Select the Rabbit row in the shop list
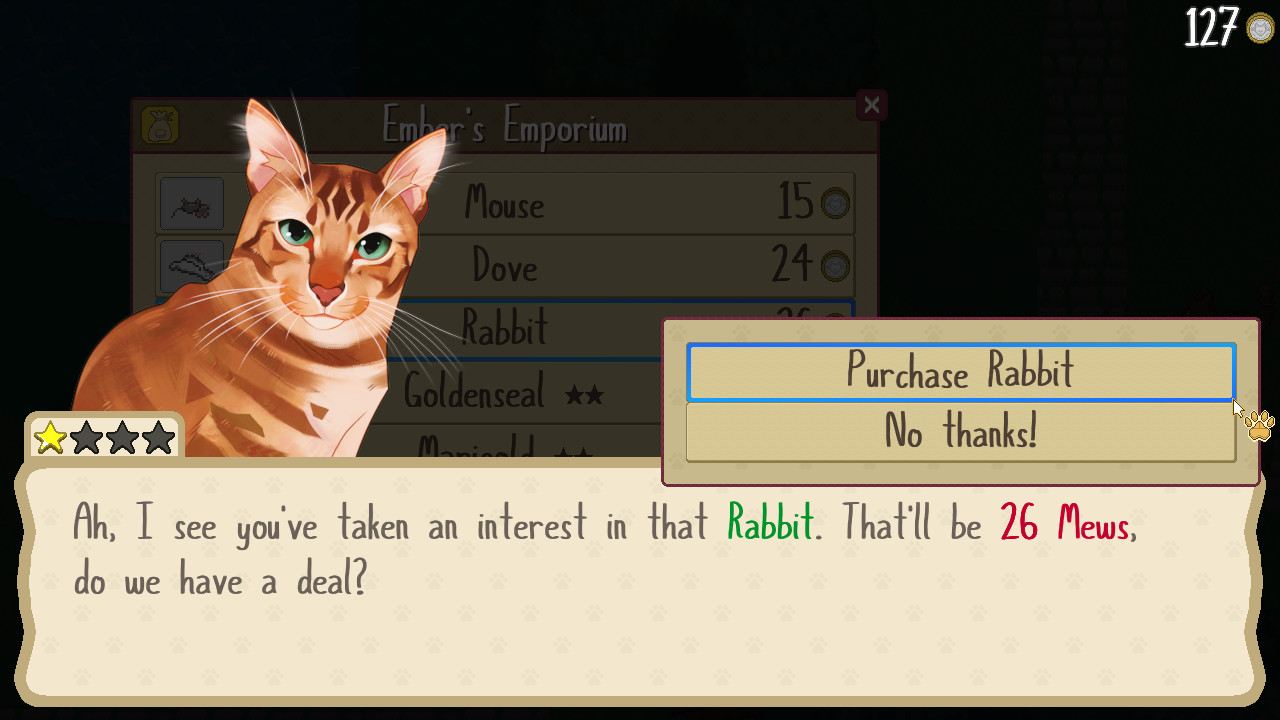Image resolution: width=1280 pixels, height=720 pixels. (x=560, y=327)
